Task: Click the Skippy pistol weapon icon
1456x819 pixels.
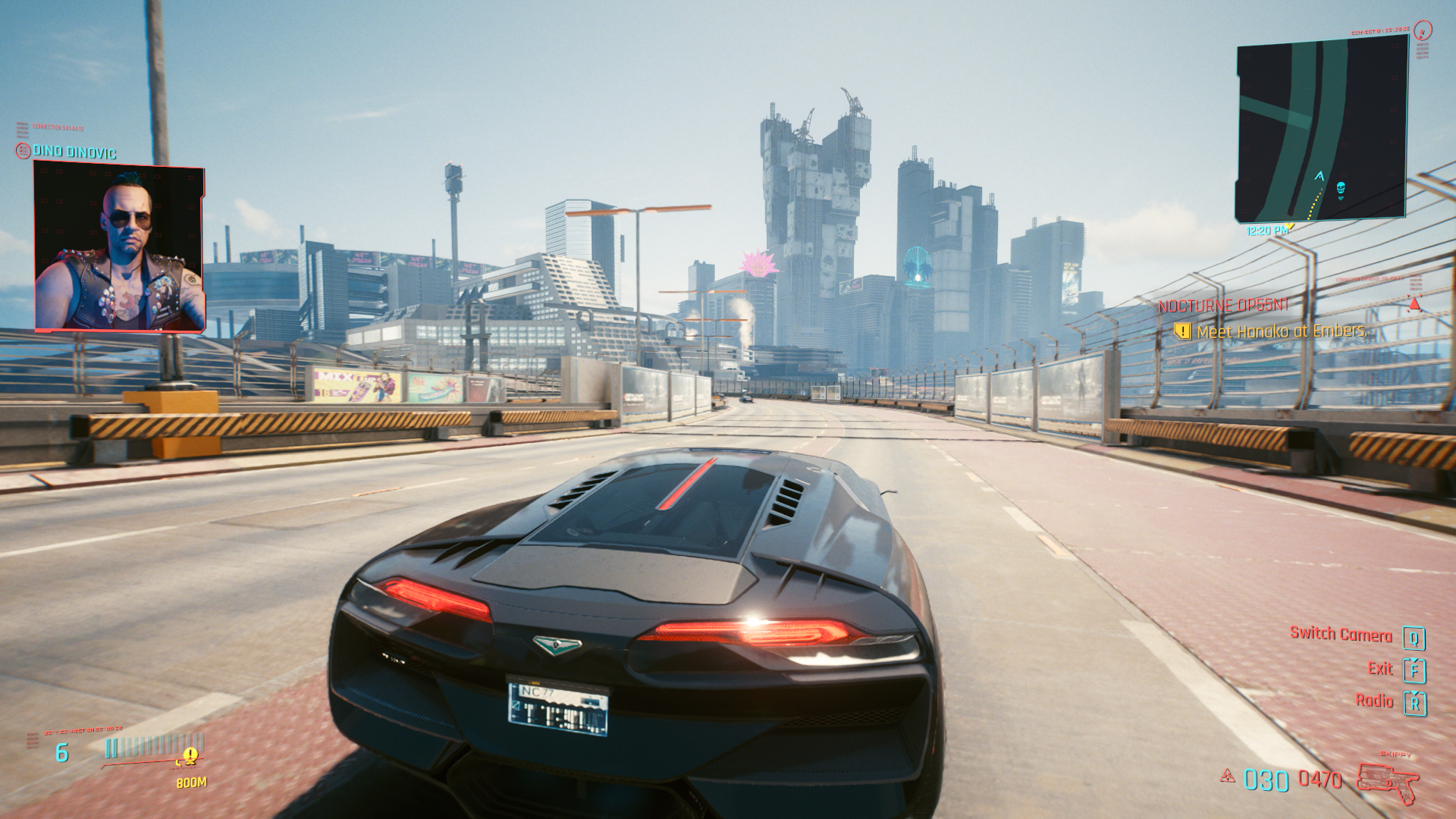Action: click(x=1387, y=783)
